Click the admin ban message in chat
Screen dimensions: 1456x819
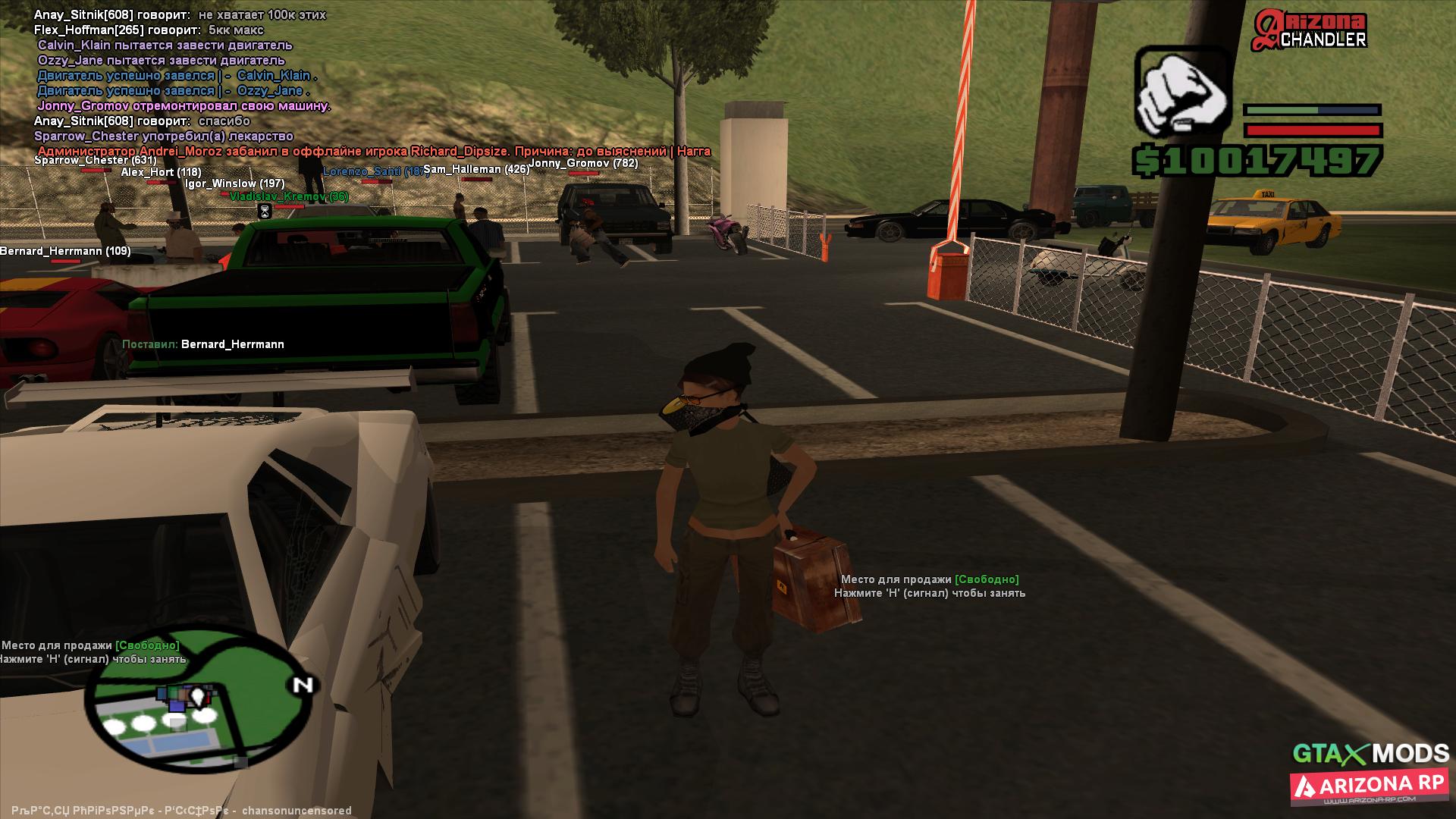tap(374, 152)
